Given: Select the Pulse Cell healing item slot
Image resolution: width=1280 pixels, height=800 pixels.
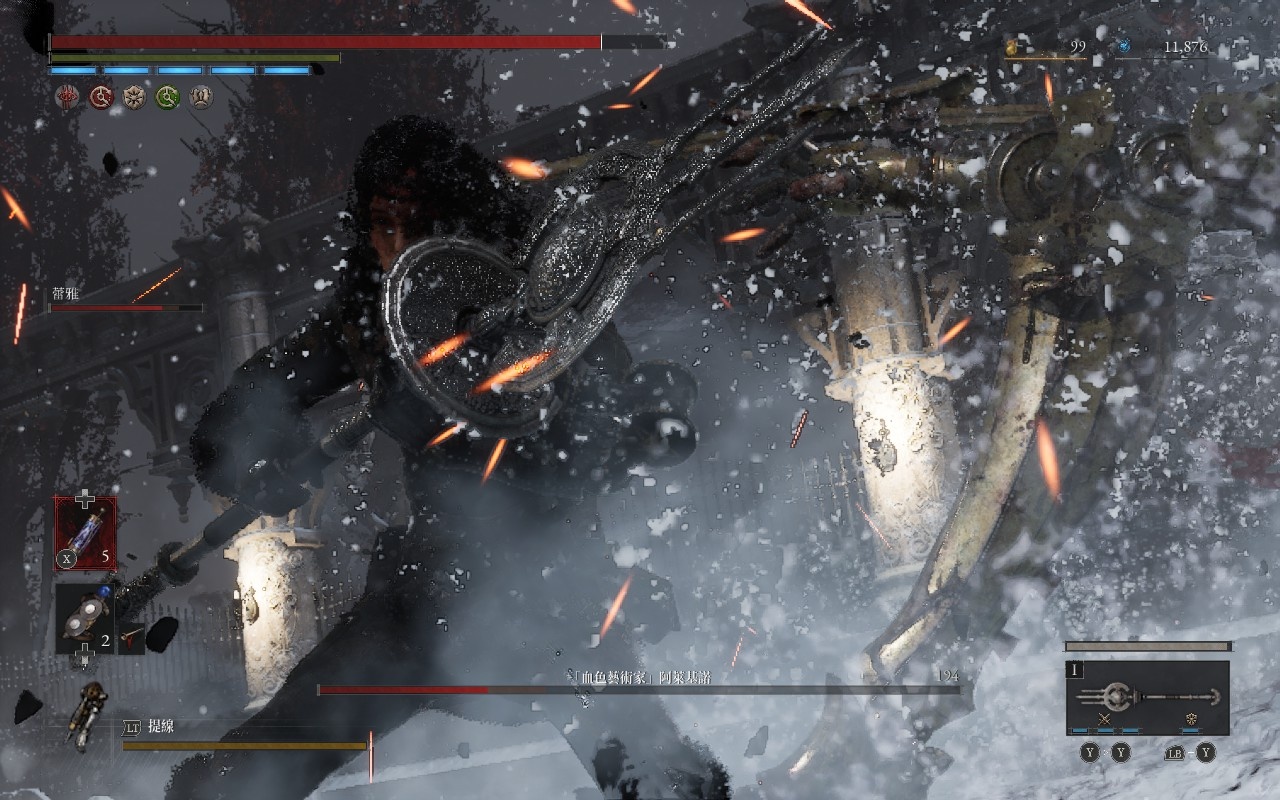Looking at the screenshot, I should [85, 534].
